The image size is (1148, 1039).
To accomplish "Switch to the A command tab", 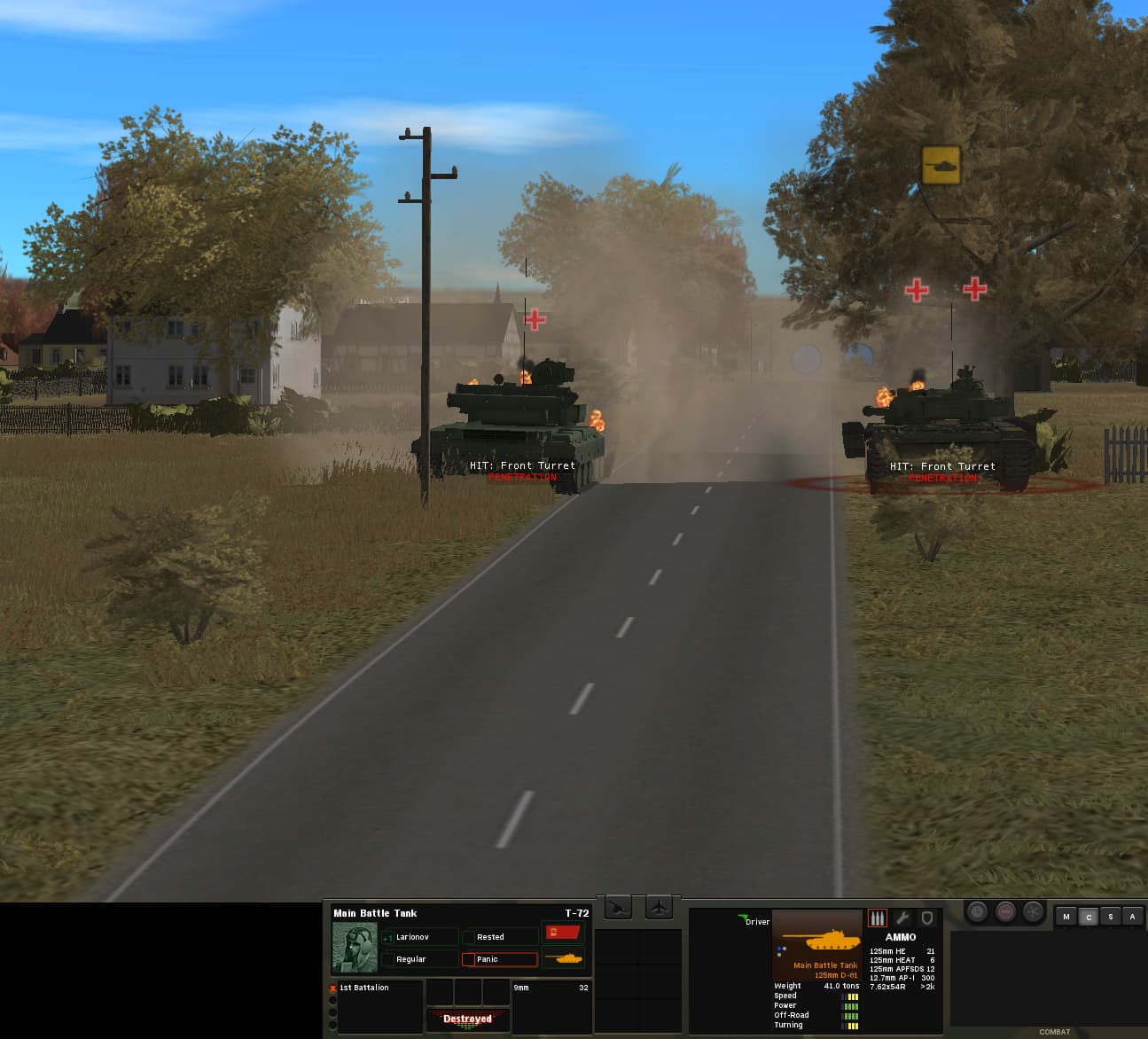I will (x=1132, y=917).
